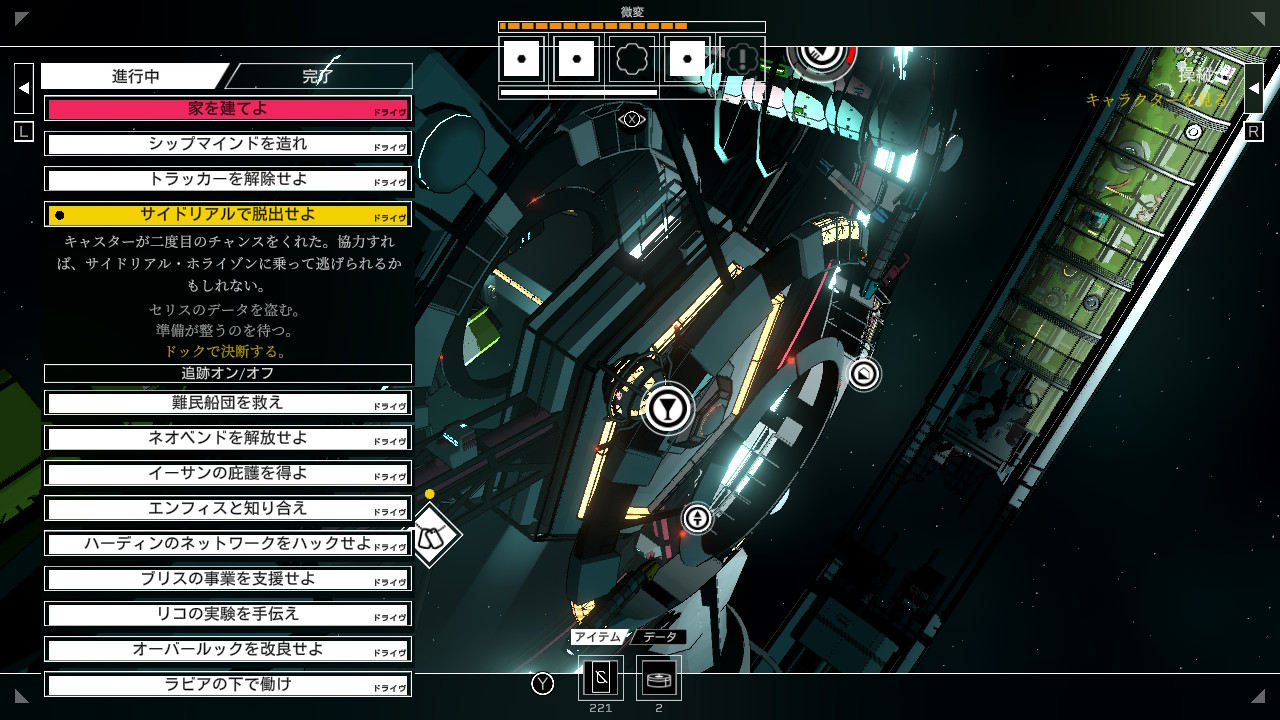Viewport: 1280px width, 720px height.
Task: Open the 完了 drives tab
Action: (x=318, y=76)
